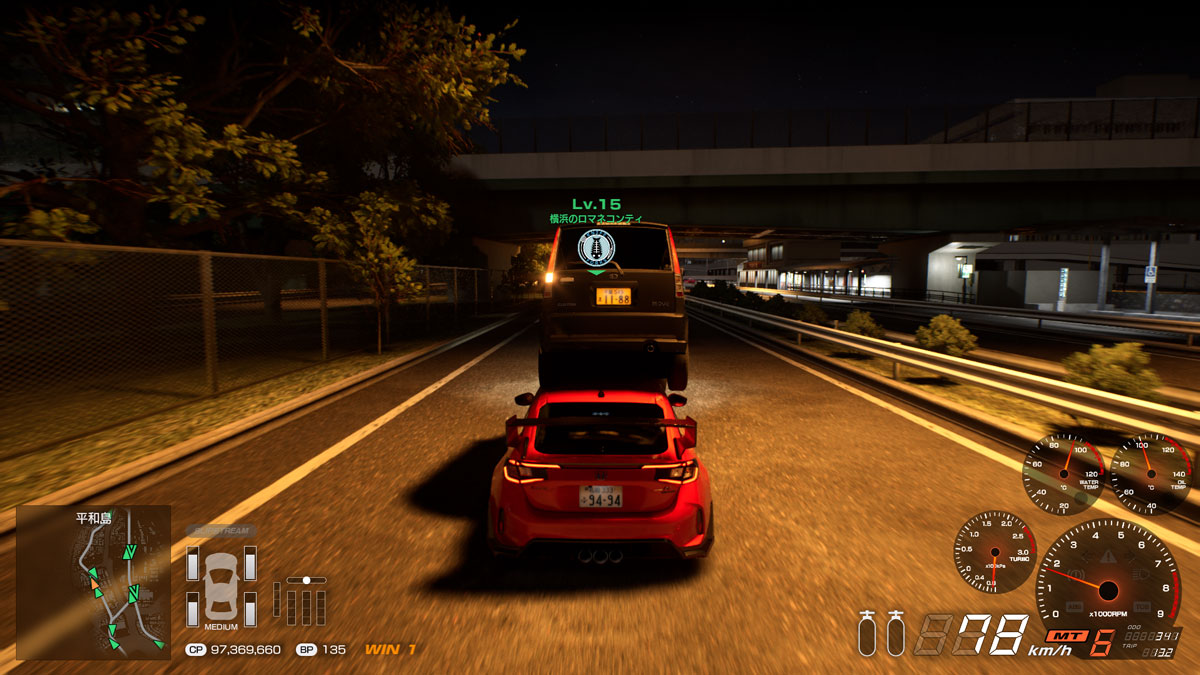
Task: Select the SLIPSTREAM indicator badge
Action: tap(220, 531)
